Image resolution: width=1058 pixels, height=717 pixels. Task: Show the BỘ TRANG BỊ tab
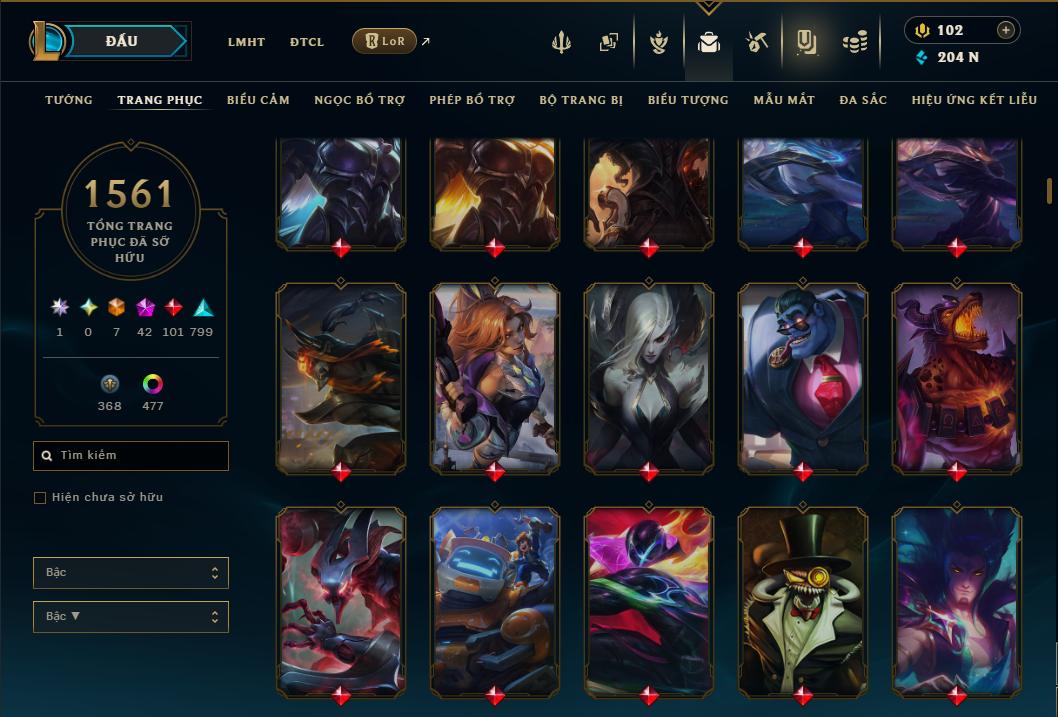click(581, 100)
